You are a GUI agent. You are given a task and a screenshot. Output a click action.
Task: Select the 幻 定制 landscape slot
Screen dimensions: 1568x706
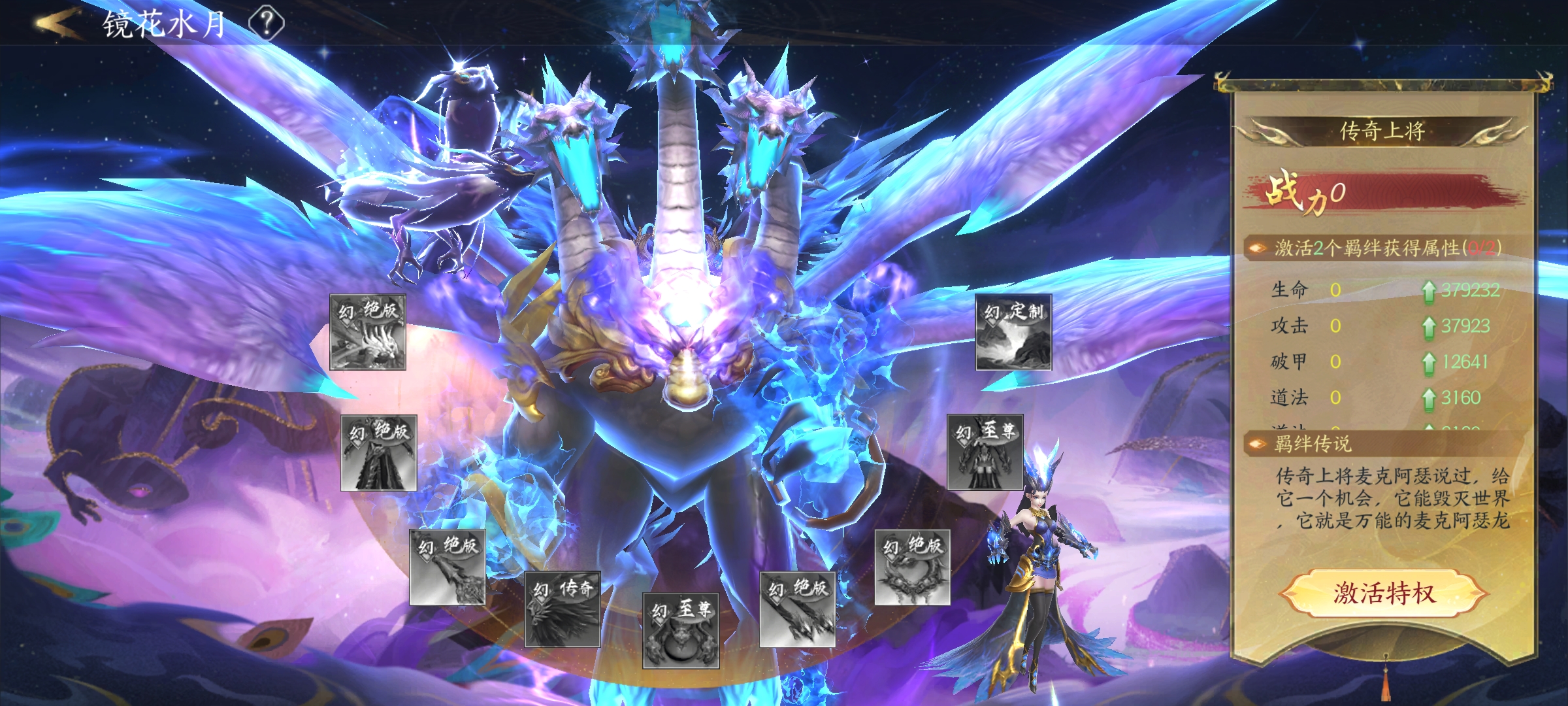pyautogui.click(x=1013, y=333)
